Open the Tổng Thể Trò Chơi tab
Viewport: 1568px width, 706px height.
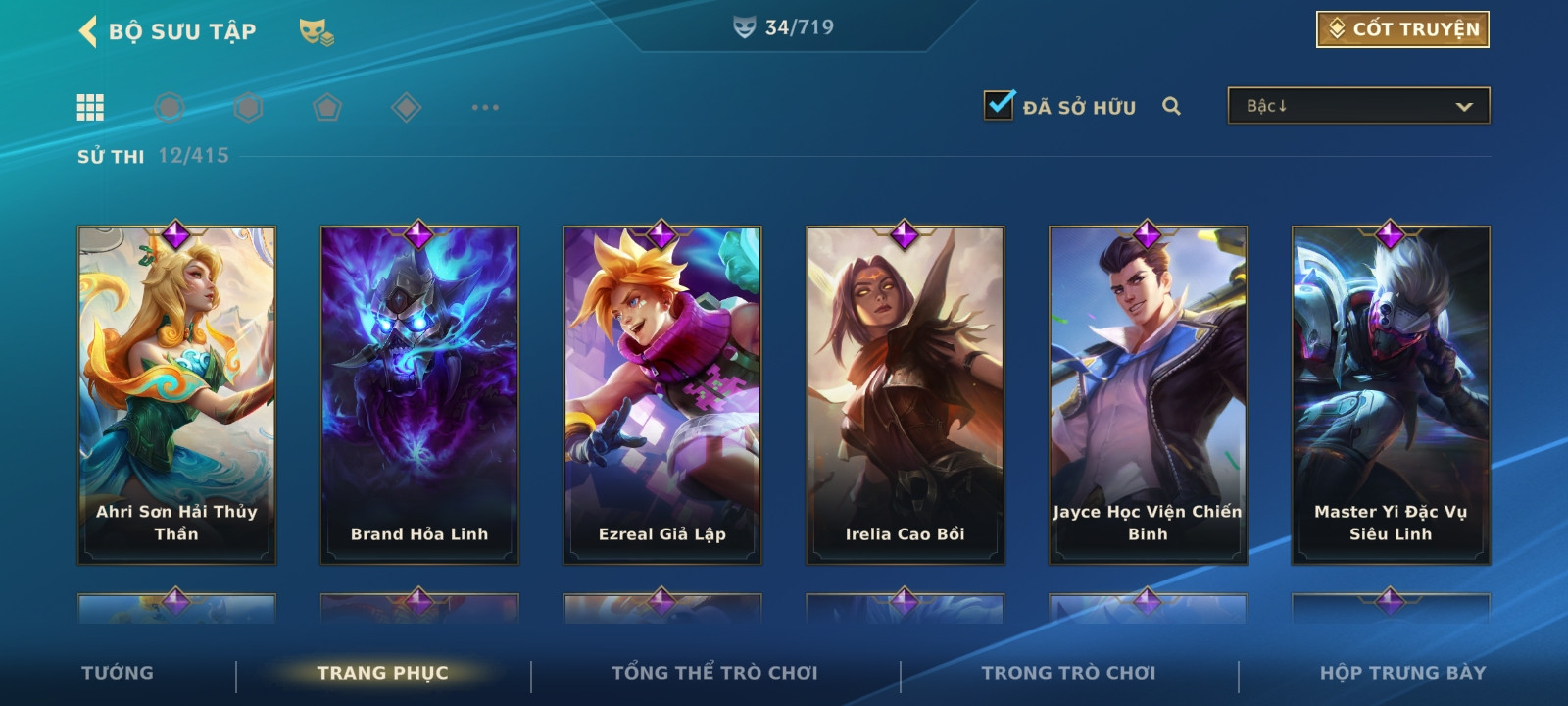(714, 673)
